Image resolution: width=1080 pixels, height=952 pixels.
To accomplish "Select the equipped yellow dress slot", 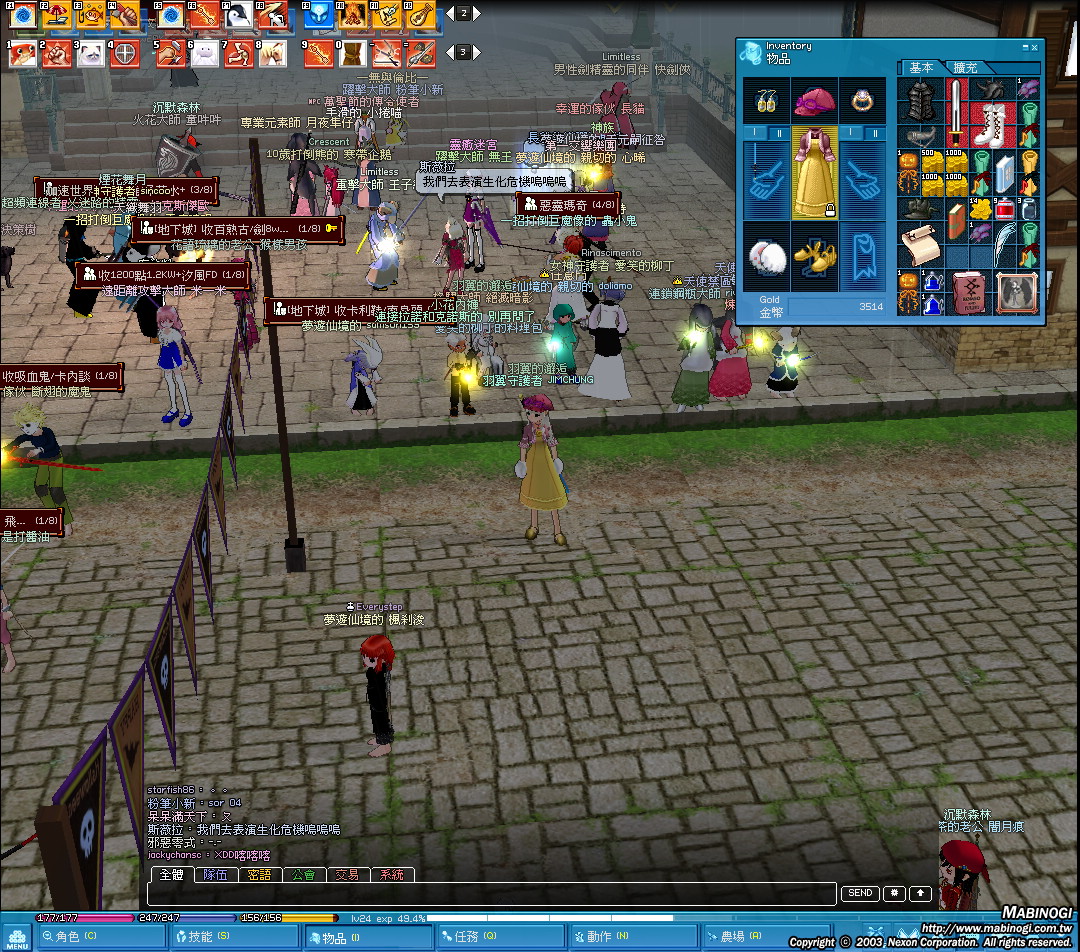I will point(814,172).
